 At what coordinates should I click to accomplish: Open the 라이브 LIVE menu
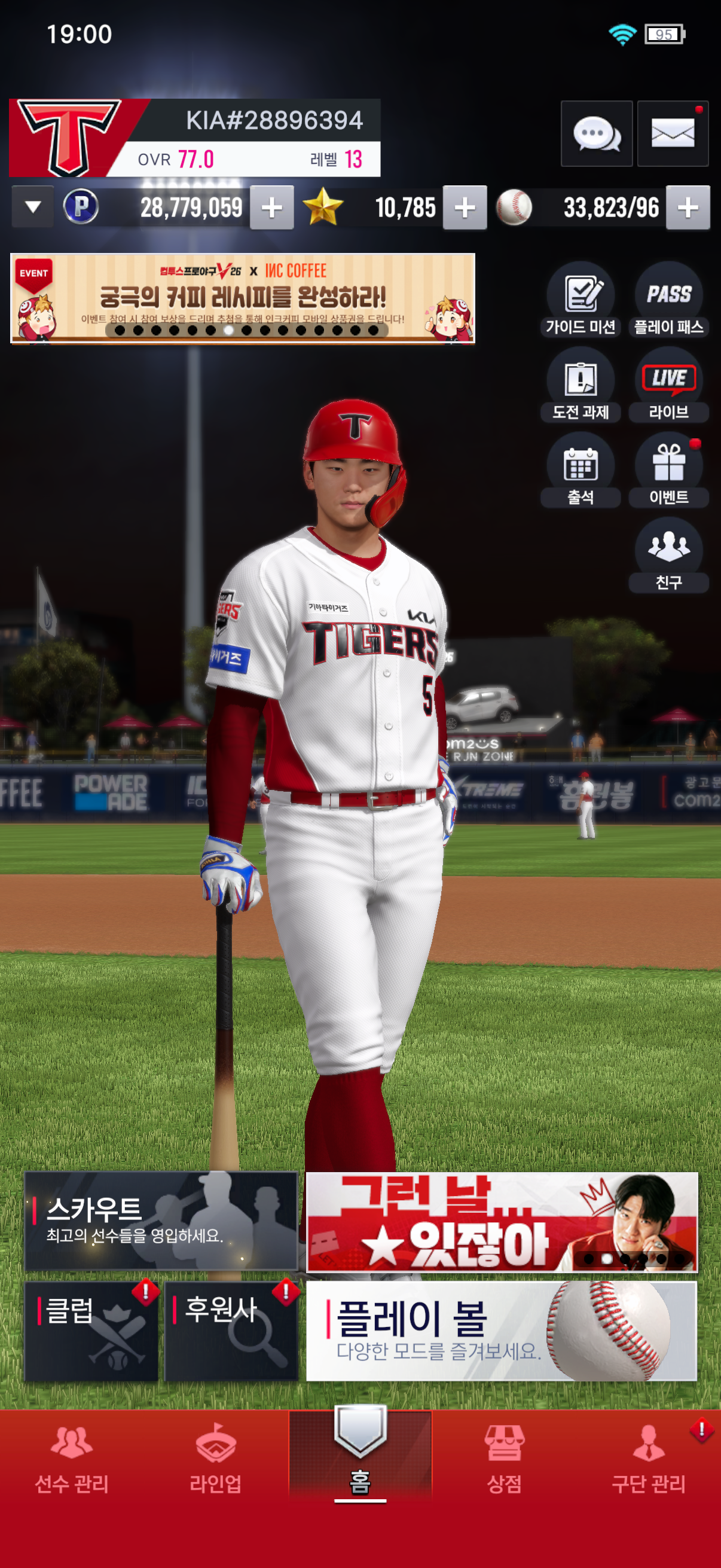[668, 385]
